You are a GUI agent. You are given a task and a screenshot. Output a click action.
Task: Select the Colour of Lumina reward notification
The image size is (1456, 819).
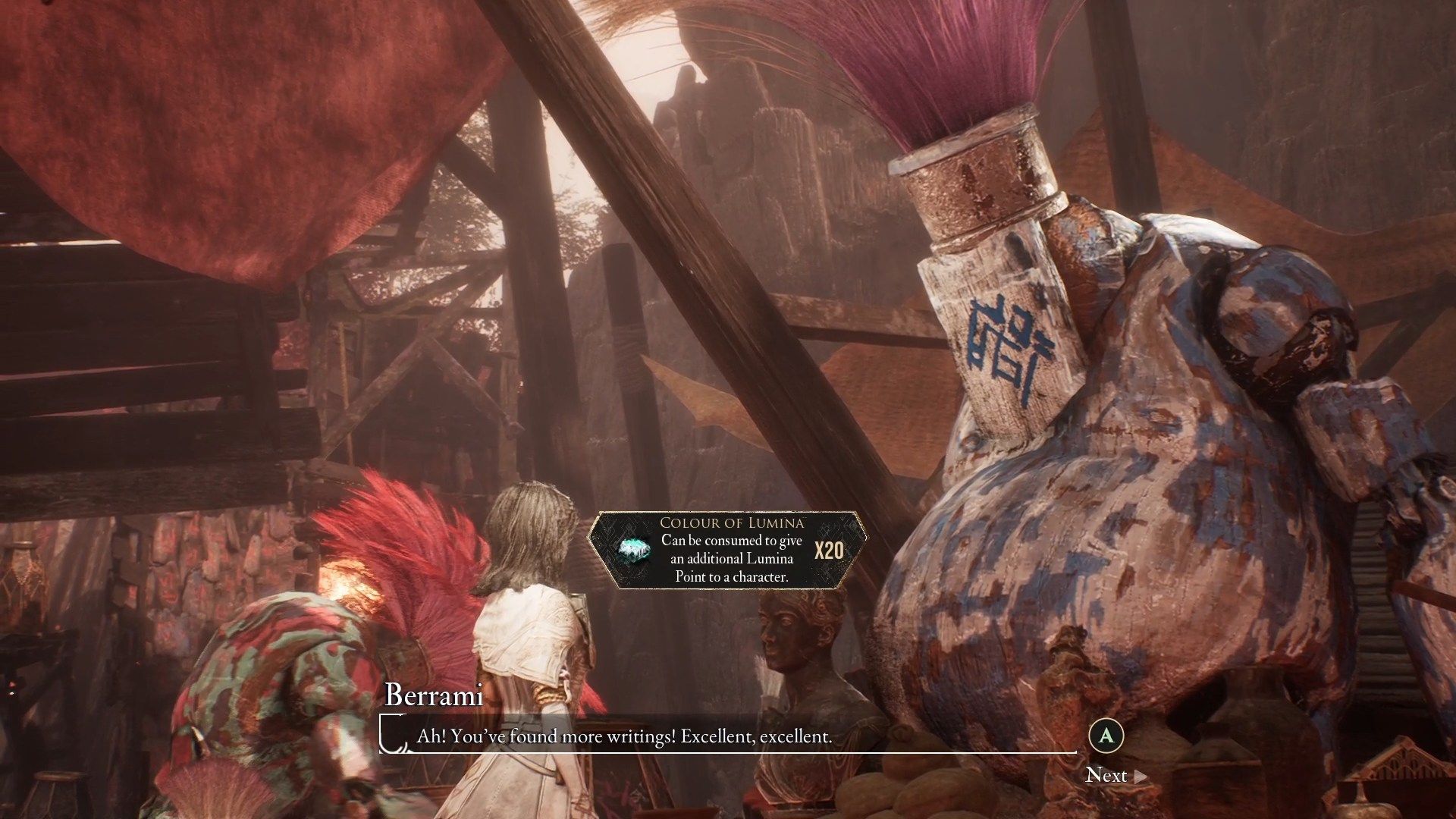click(728, 551)
